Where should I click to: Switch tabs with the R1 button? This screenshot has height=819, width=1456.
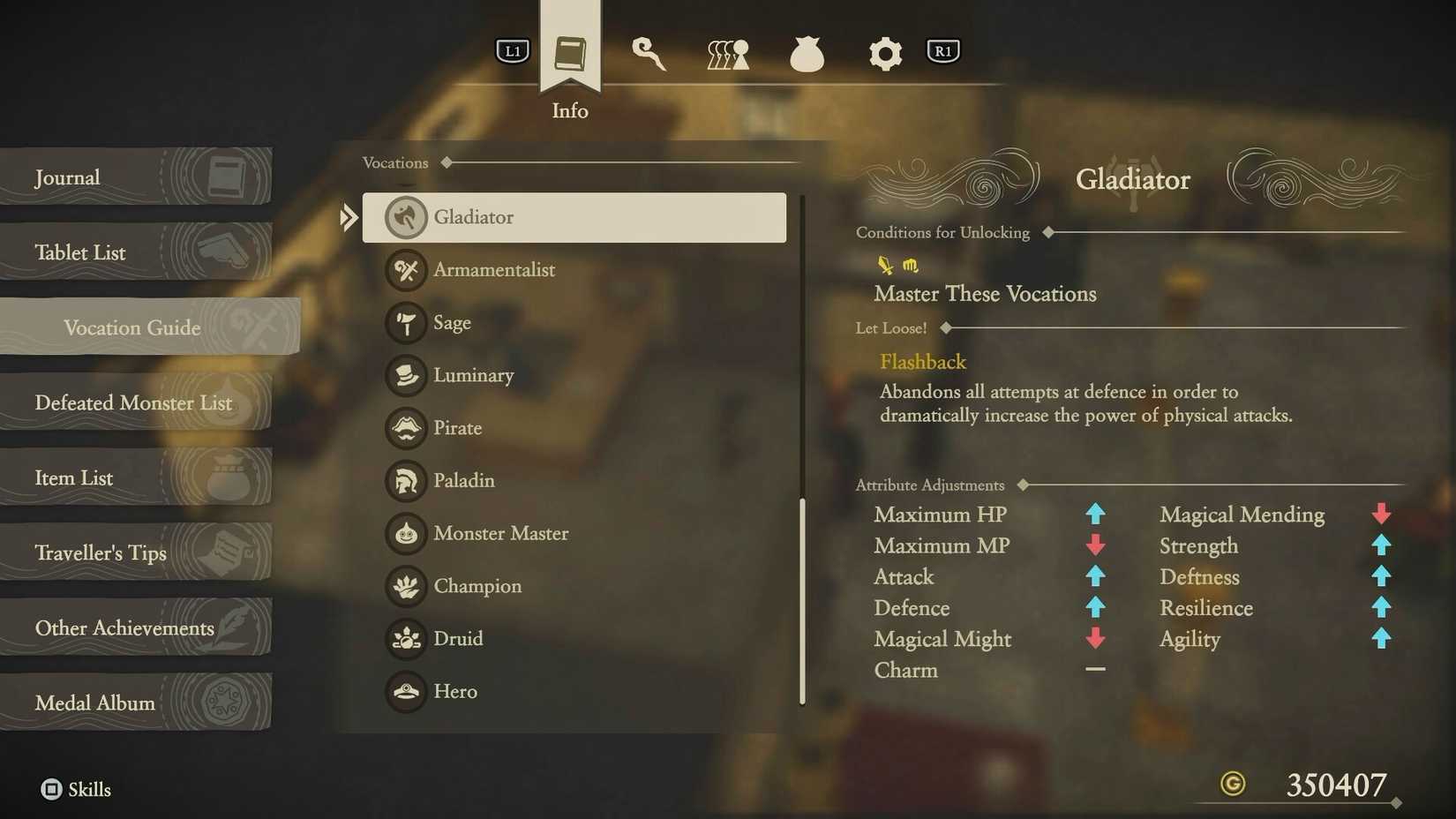pyautogui.click(x=942, y=50)
